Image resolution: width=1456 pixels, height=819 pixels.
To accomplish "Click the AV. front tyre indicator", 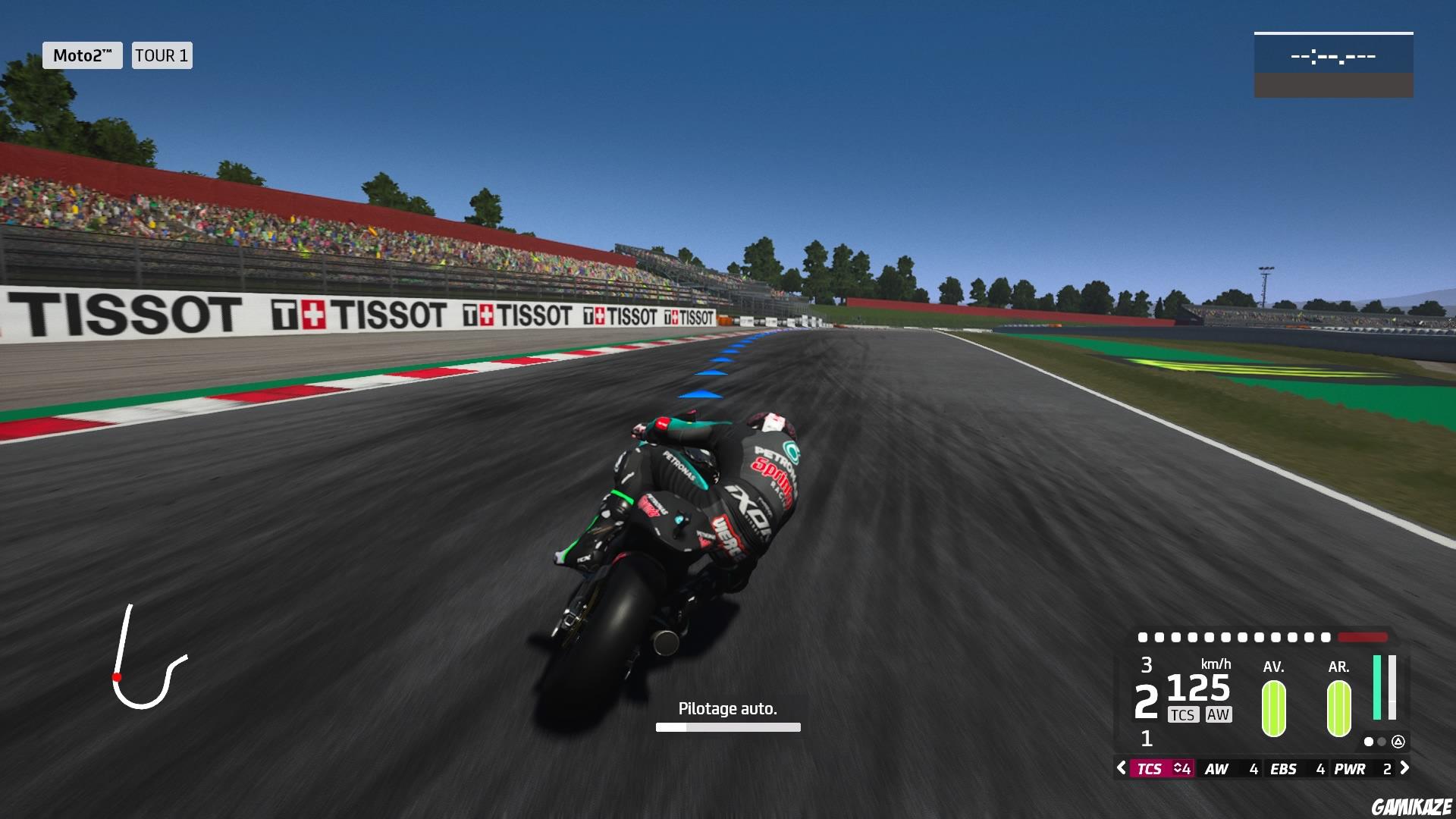I will [1273, 708].
